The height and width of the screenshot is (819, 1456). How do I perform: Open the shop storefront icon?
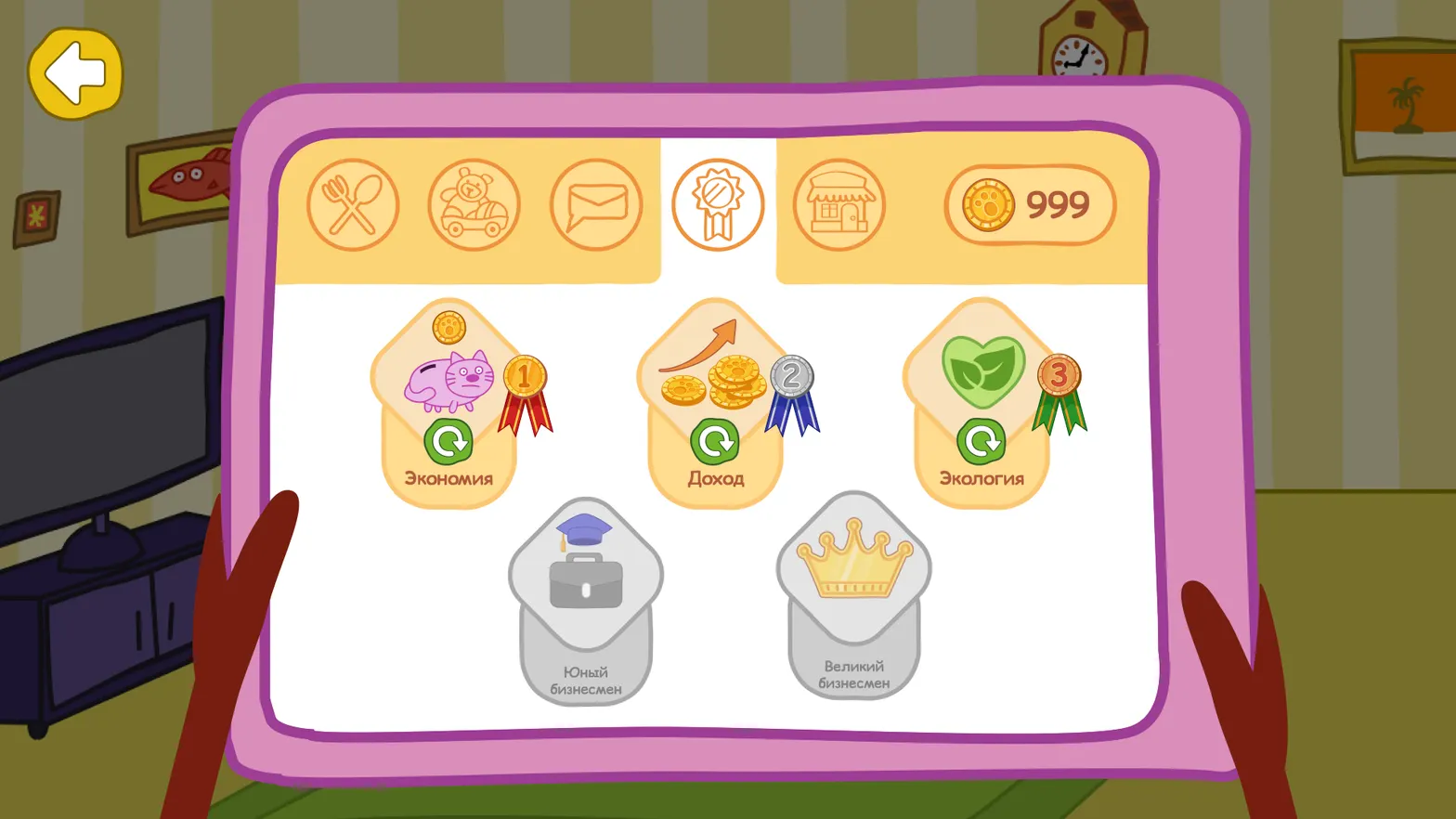point(838,206)
